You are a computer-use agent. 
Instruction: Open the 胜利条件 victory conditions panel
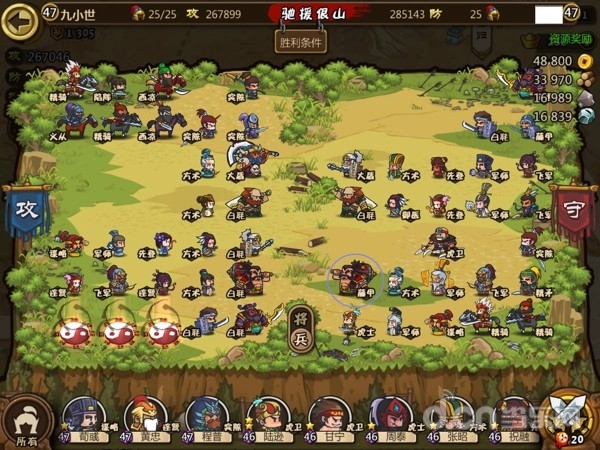click(300, 43)
